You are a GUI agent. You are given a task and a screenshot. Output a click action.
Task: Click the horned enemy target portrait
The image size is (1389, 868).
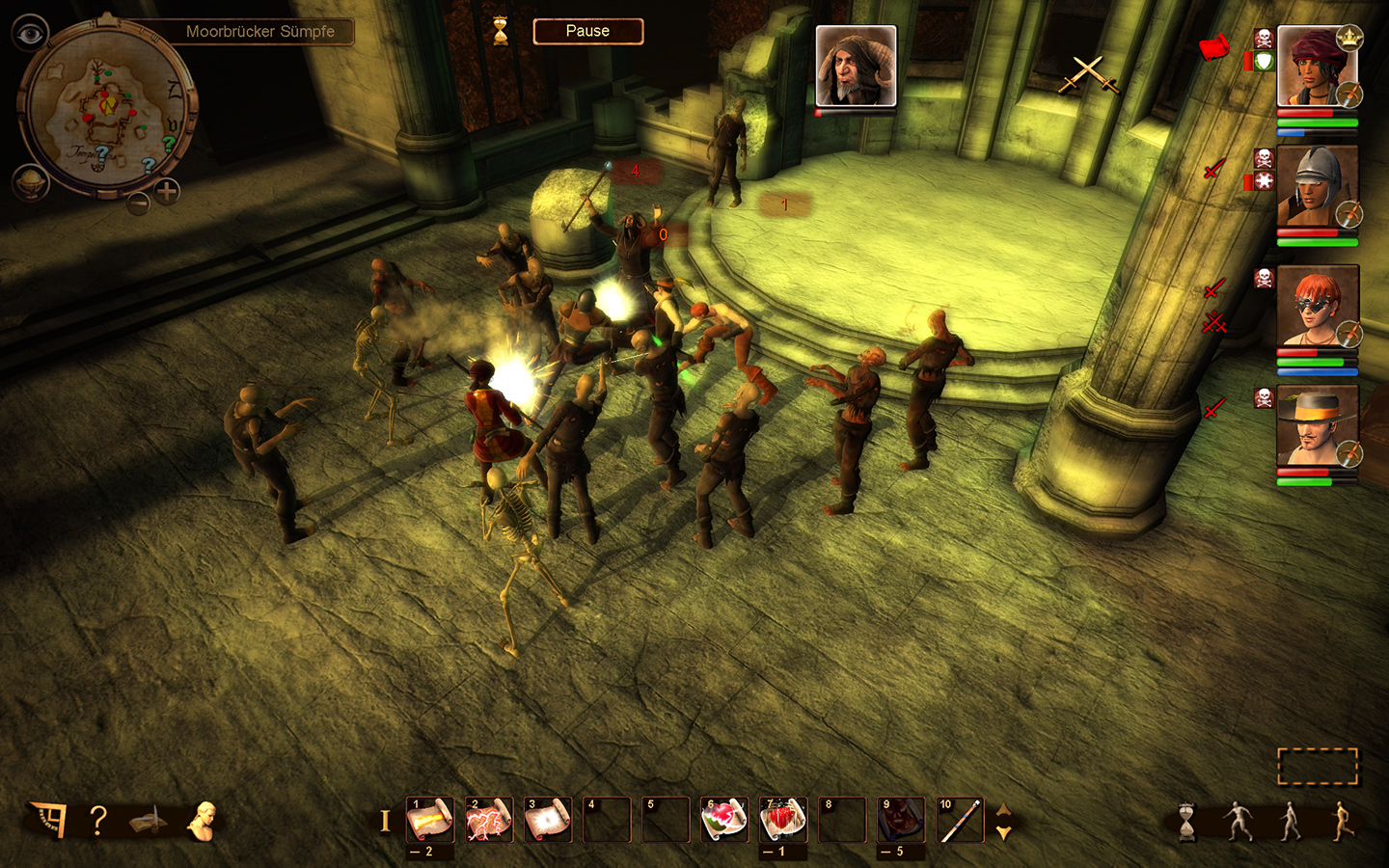[856, 66]
